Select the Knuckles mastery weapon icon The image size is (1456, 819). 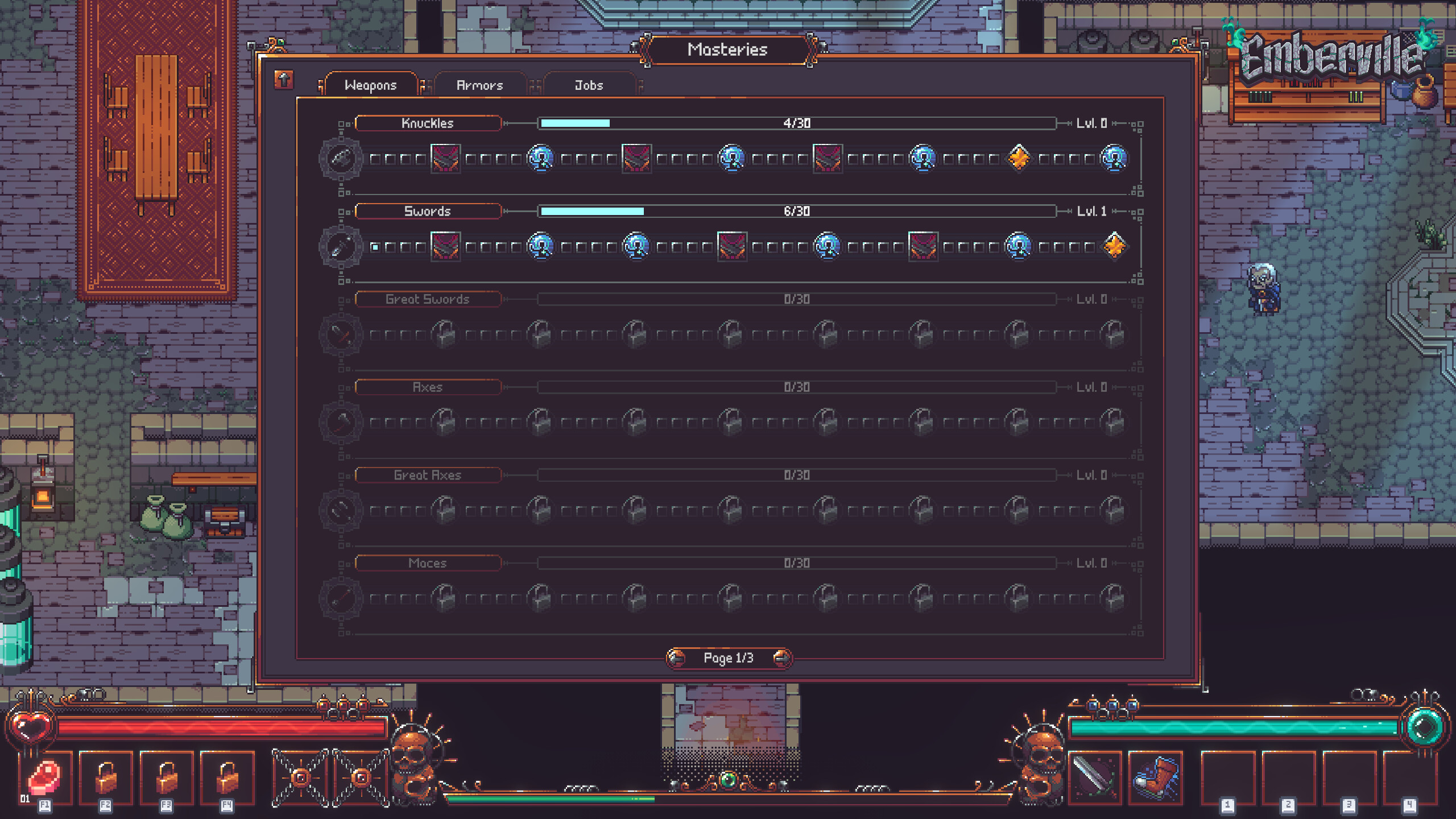[x=341, y=159]
